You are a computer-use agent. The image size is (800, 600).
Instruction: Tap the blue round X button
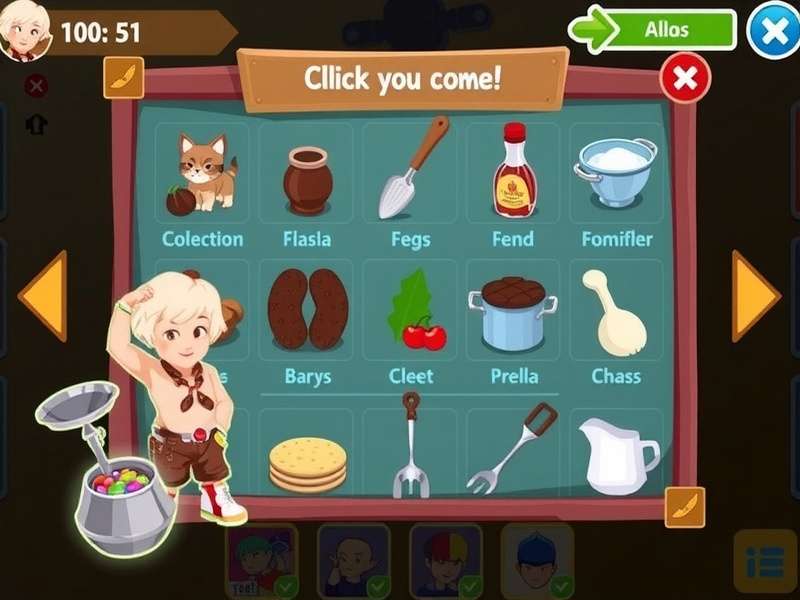coord(774,31)
